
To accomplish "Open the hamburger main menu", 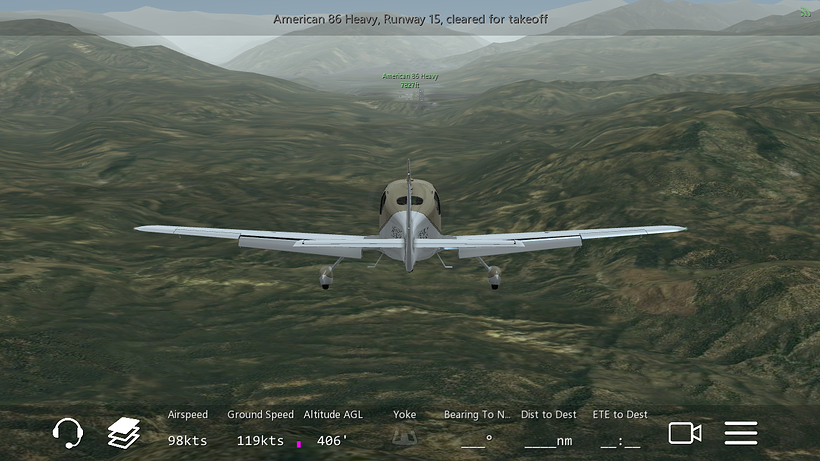I will click(741, 433).
